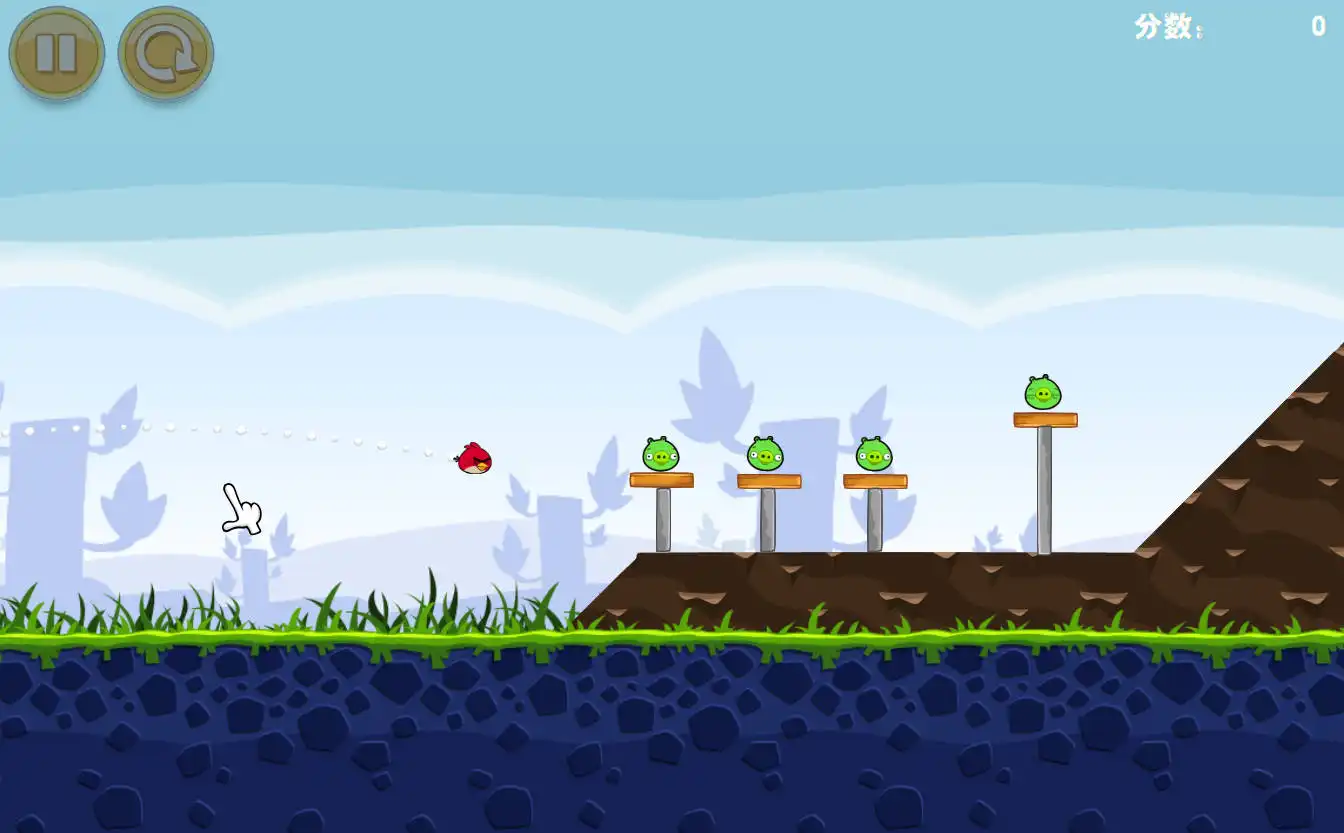Viewport: 1344px width, 833px height.
Task: Click the pause icon
Action: click(x=57, y=53)
